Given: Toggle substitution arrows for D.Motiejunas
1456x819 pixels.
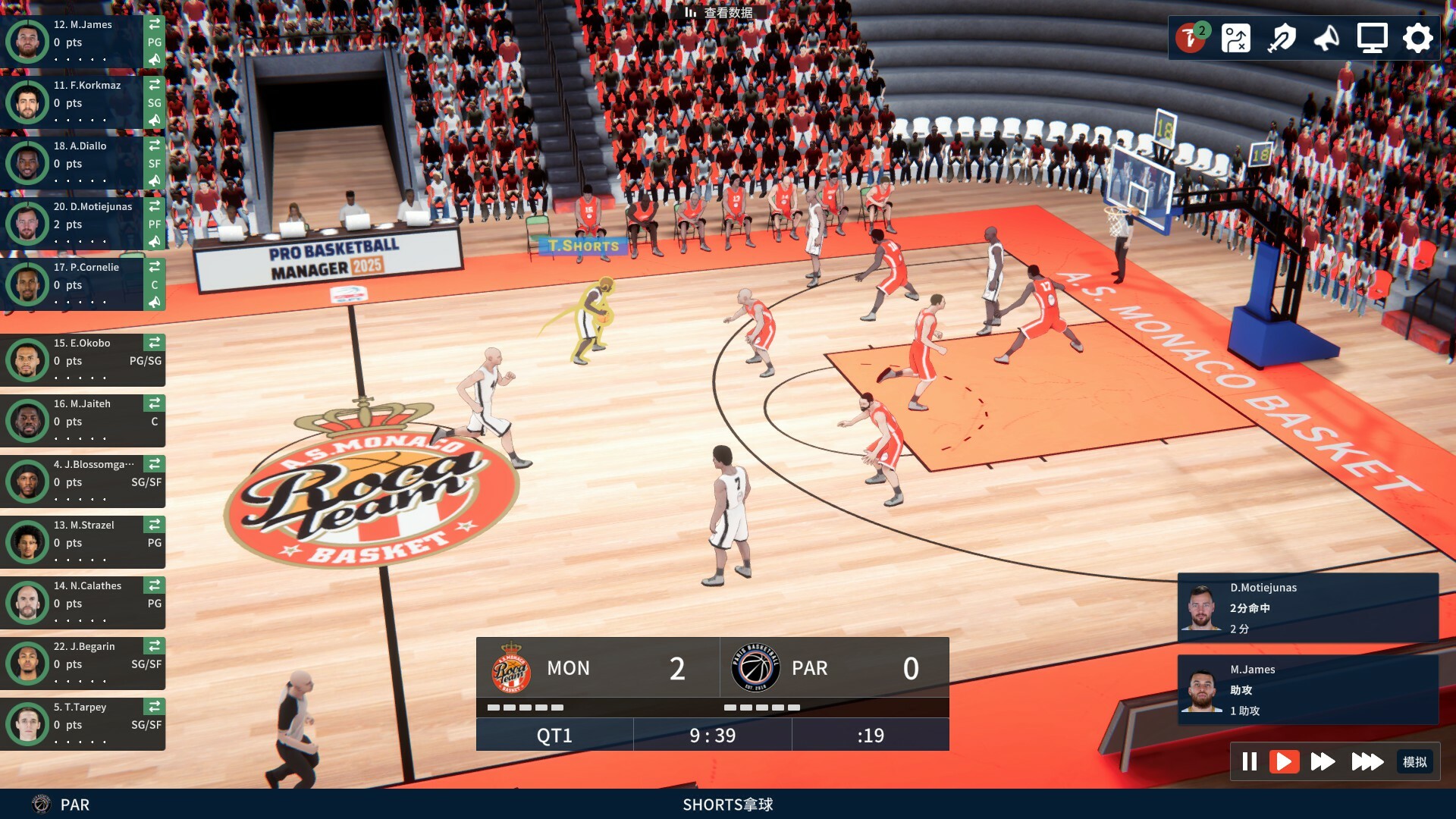Looking at the screenshot, I should click(x=155, y=207).
